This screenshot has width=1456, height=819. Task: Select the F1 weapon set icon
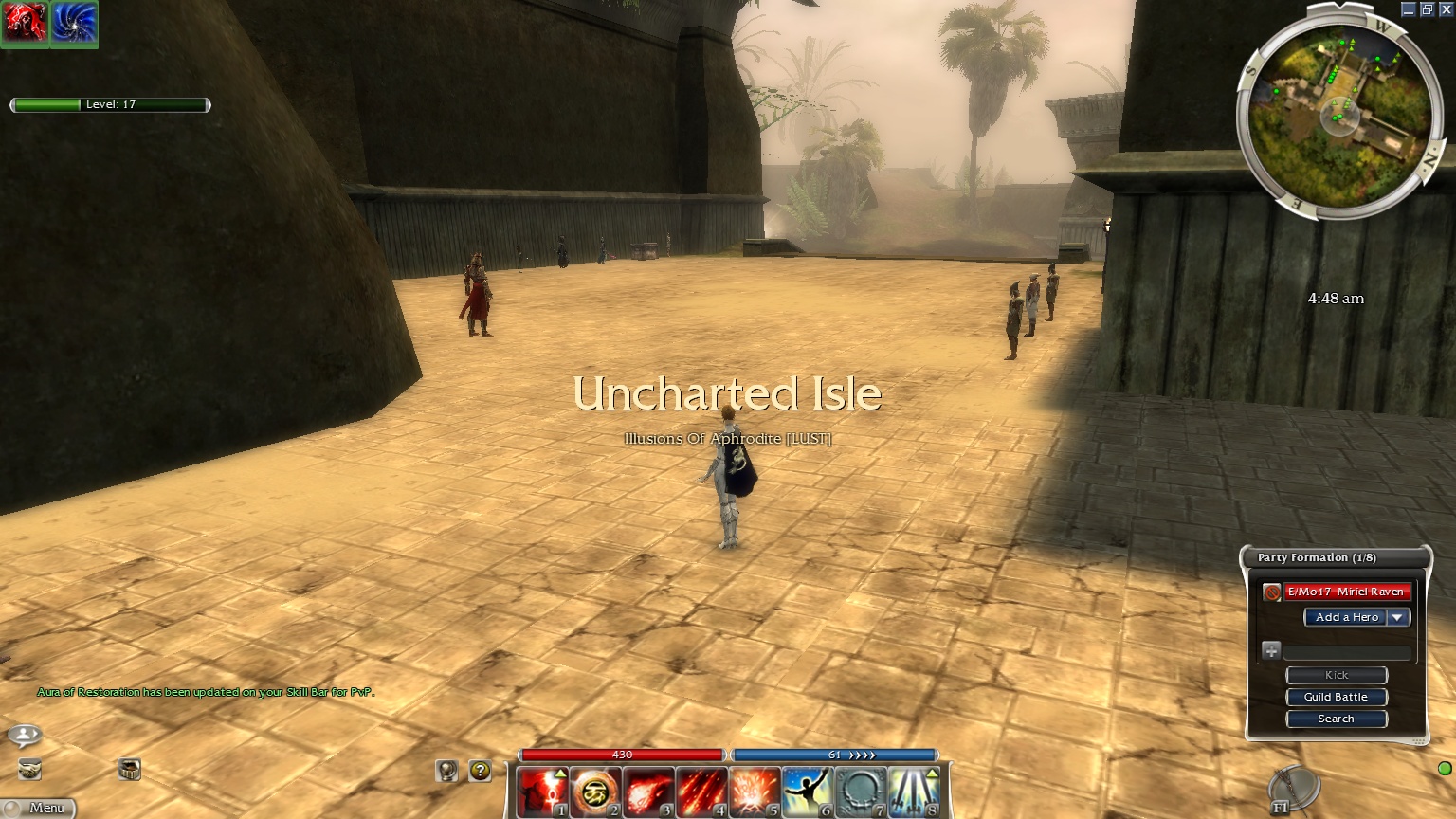point(1294,789)
